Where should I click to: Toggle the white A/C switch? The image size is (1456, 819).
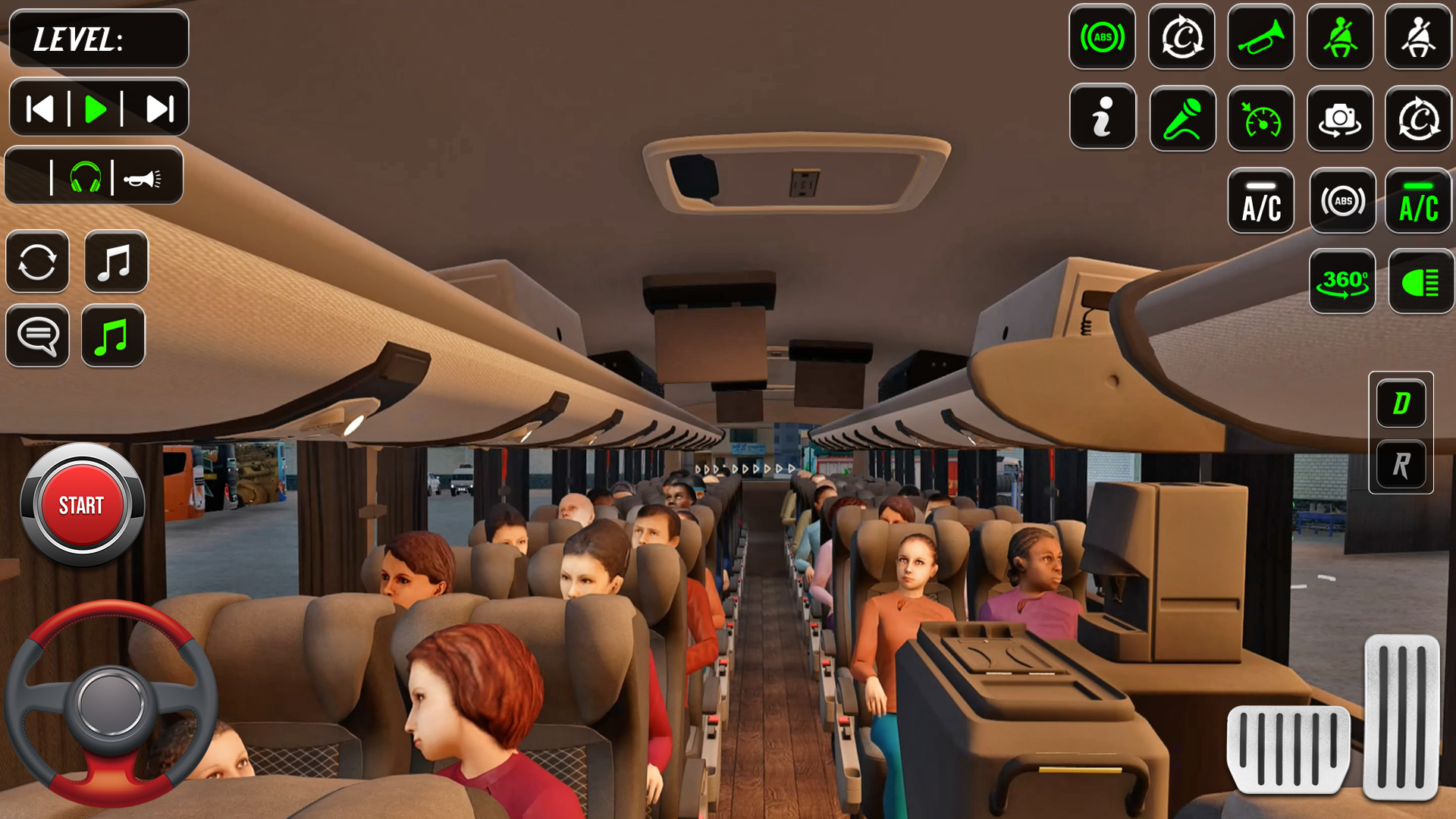pos(1260,201)
